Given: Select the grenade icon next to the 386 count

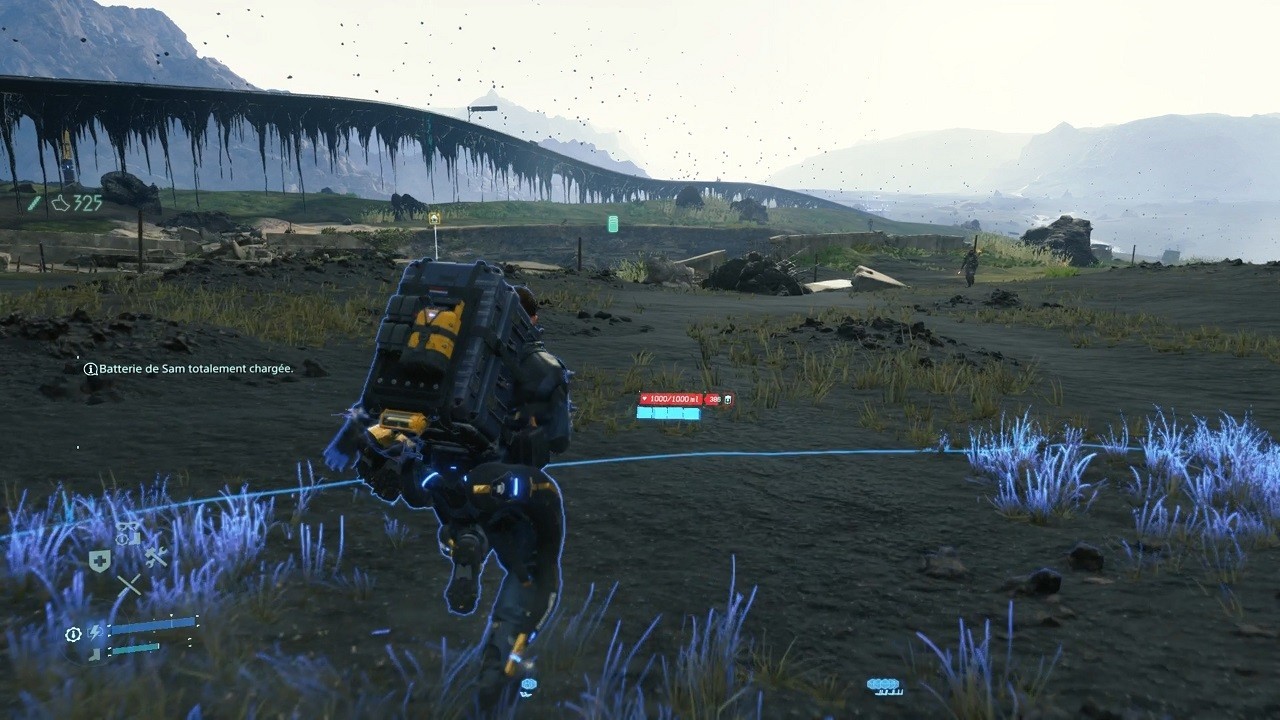Looking at the screenshot, I should (728, 399).
